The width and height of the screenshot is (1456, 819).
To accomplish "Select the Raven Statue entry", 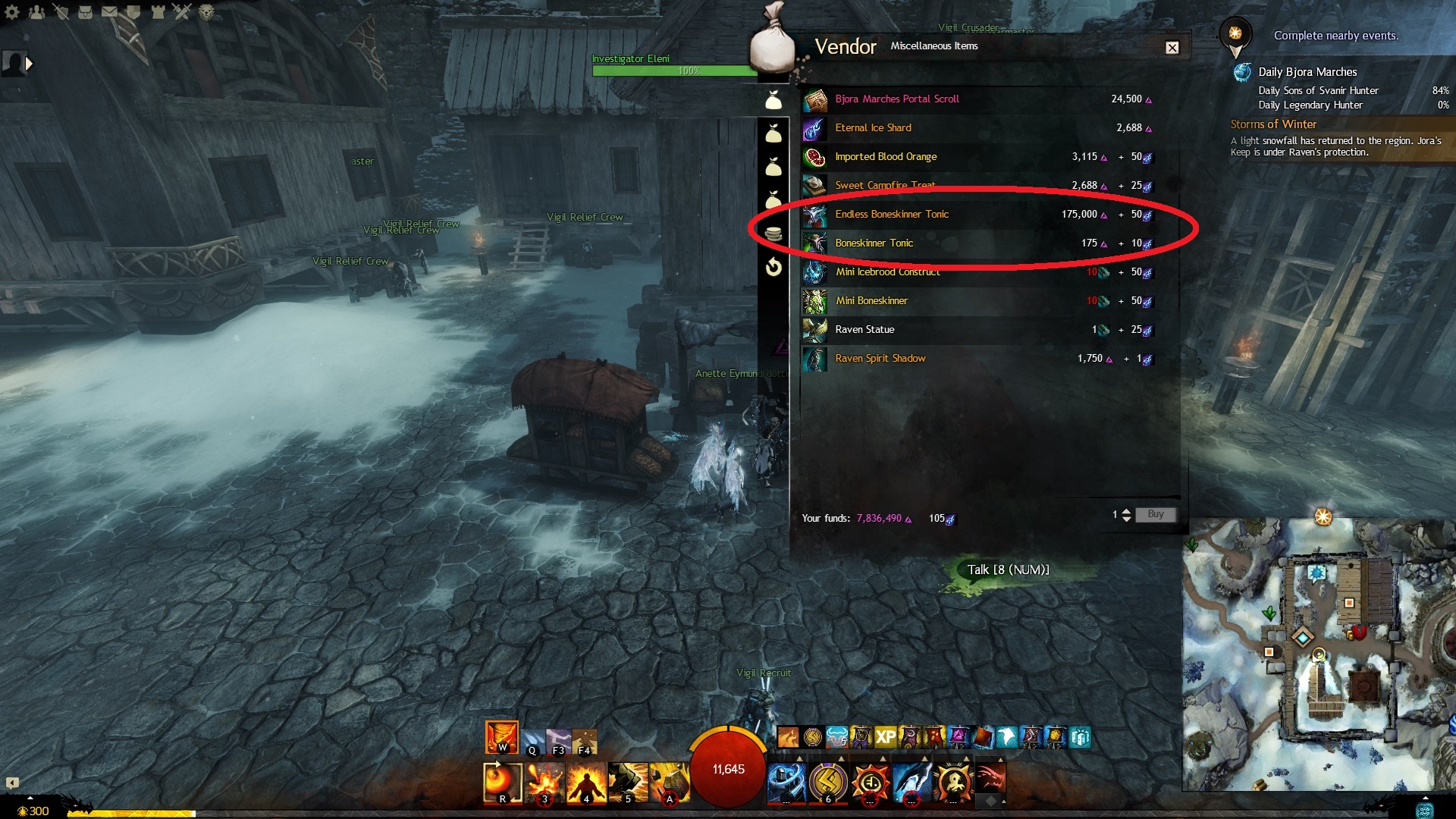I will (x=864, y=330).
